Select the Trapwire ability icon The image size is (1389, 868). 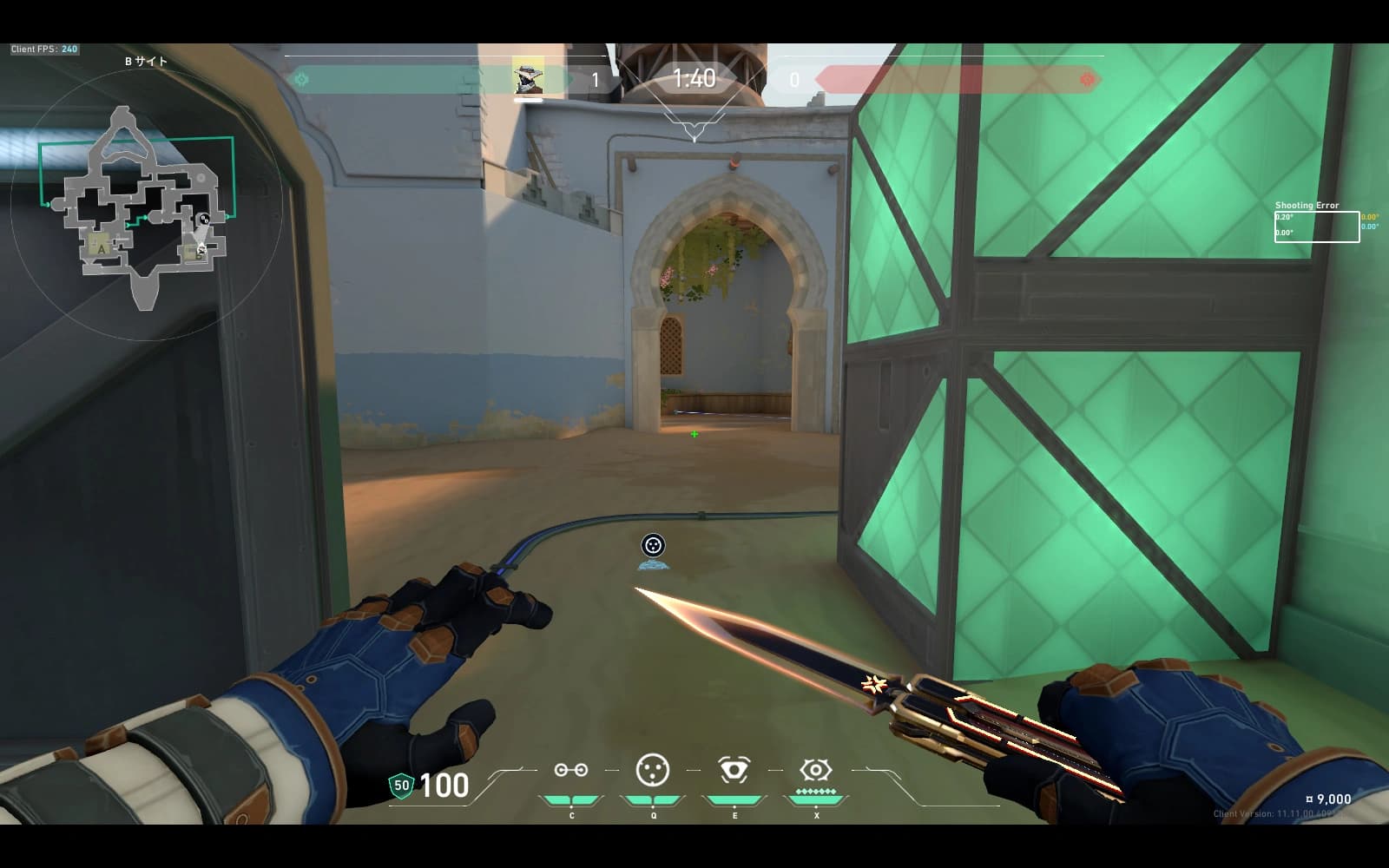pos(570,770)
